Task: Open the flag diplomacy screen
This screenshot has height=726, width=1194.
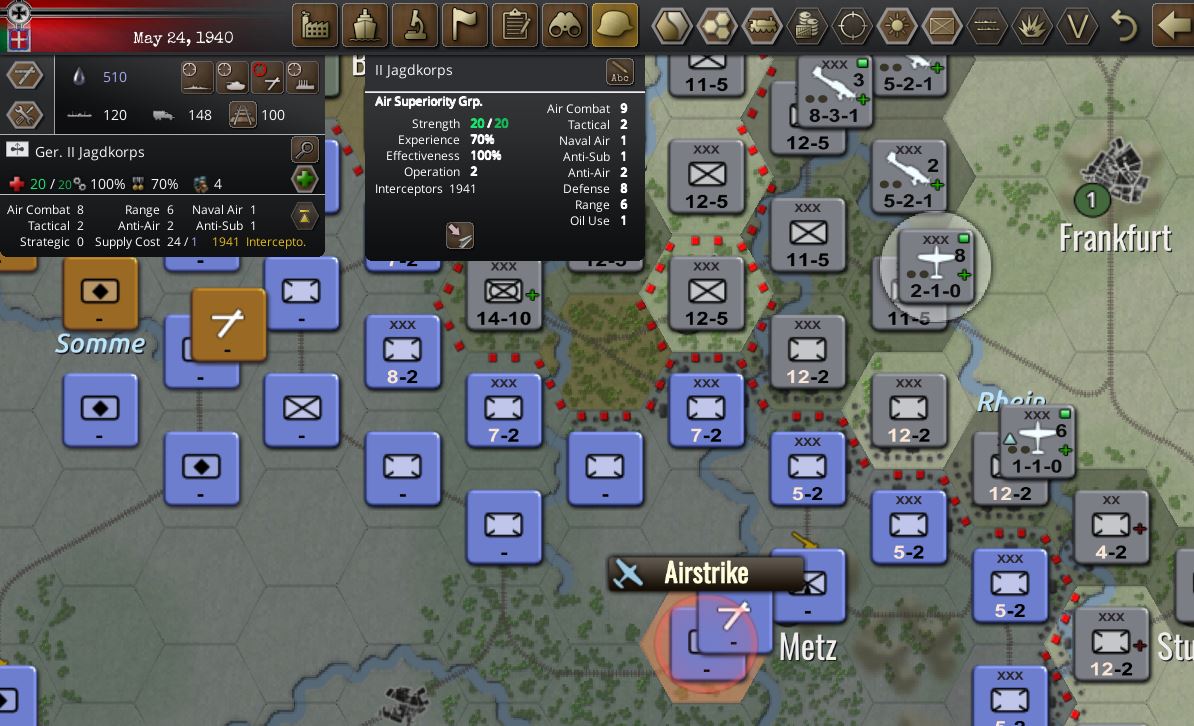Action: point(465,26)
